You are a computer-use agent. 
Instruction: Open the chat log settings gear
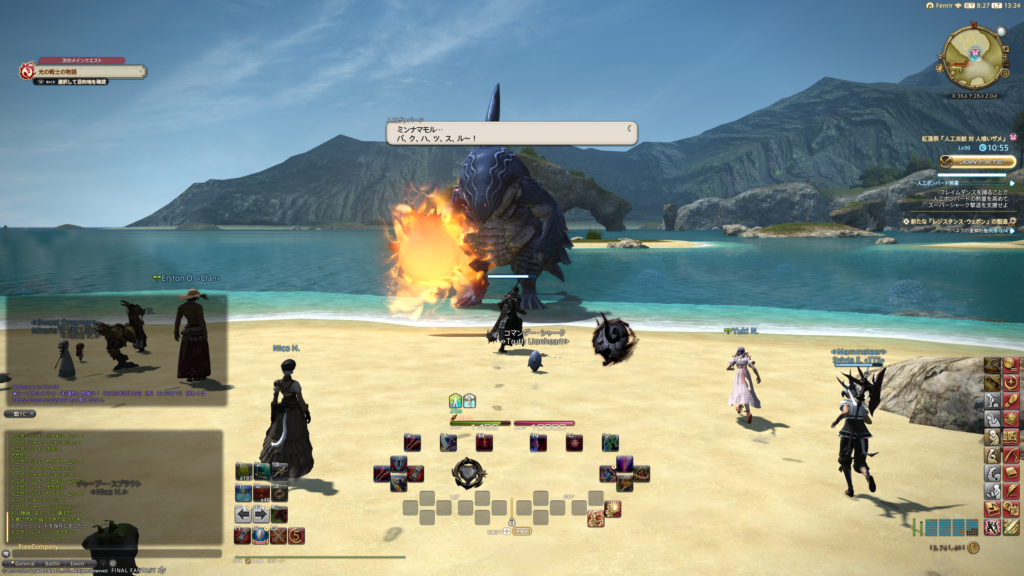(x=112, y=564)
